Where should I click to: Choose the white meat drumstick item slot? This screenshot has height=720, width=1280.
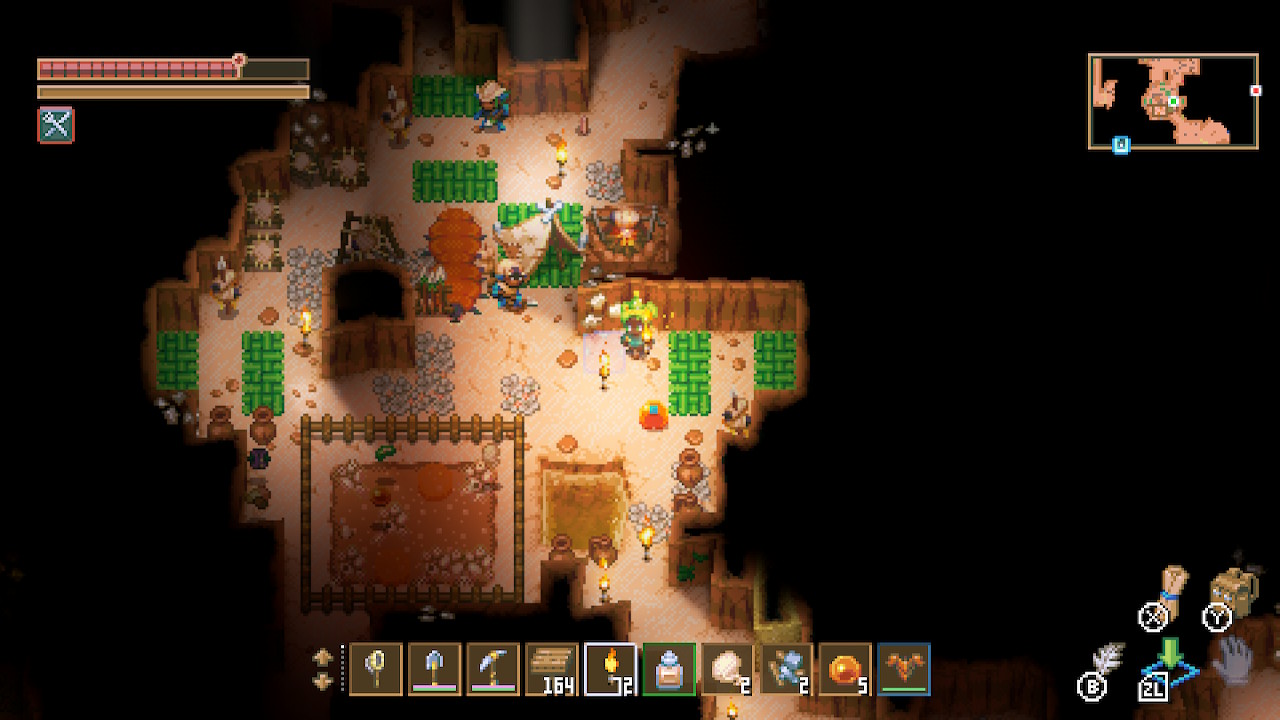tap(728, 668)
